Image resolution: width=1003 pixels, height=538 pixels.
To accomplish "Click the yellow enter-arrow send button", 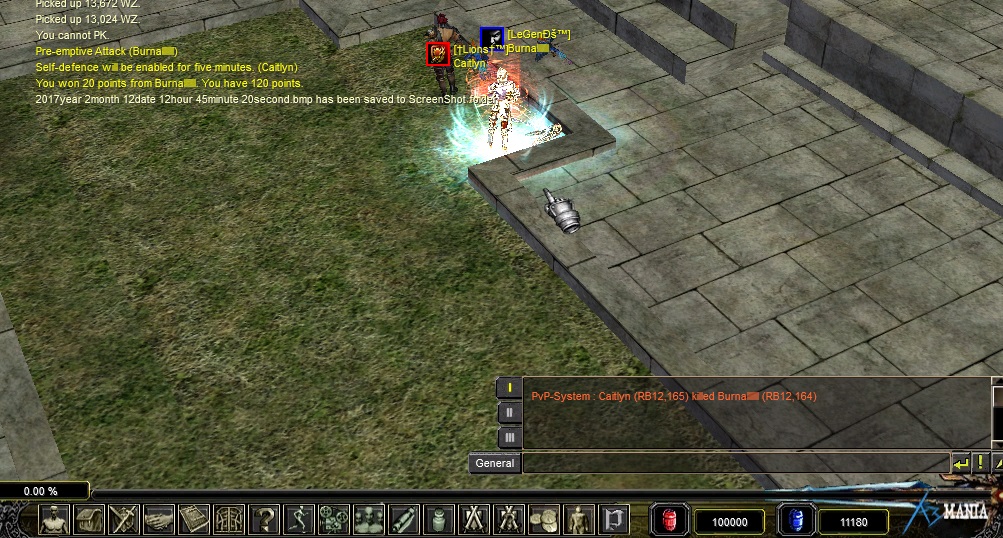I will click(x=961, y=463).
